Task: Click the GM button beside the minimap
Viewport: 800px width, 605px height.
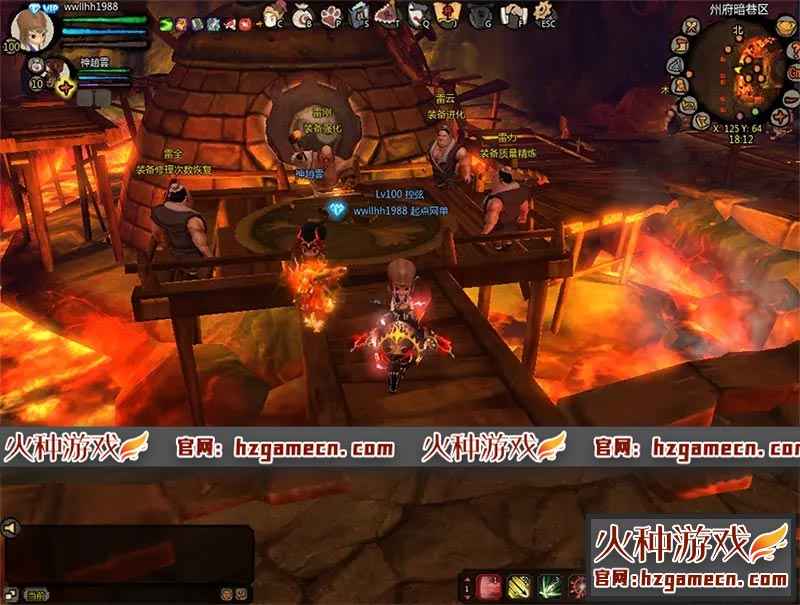Action: tap(794, 71)
